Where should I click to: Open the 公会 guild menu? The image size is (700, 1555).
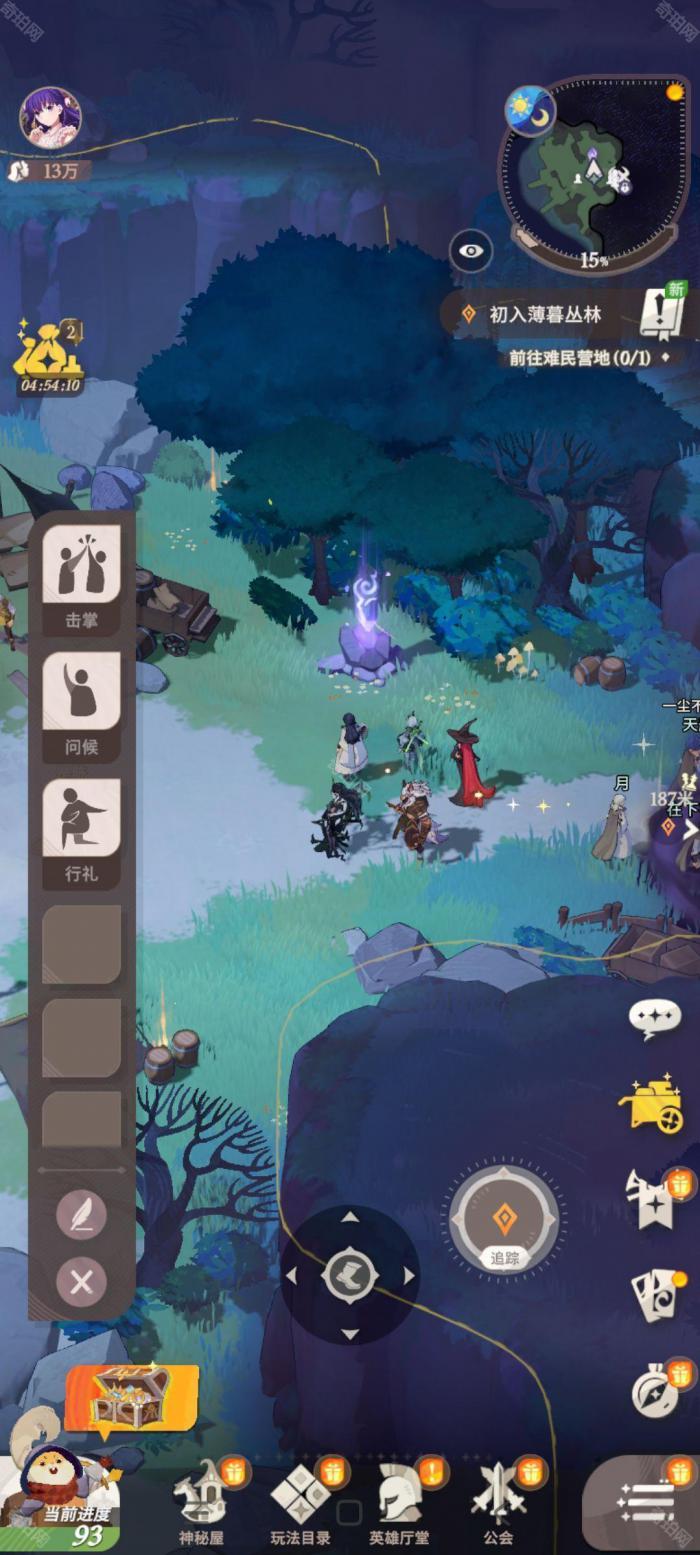coord(498,1502)
